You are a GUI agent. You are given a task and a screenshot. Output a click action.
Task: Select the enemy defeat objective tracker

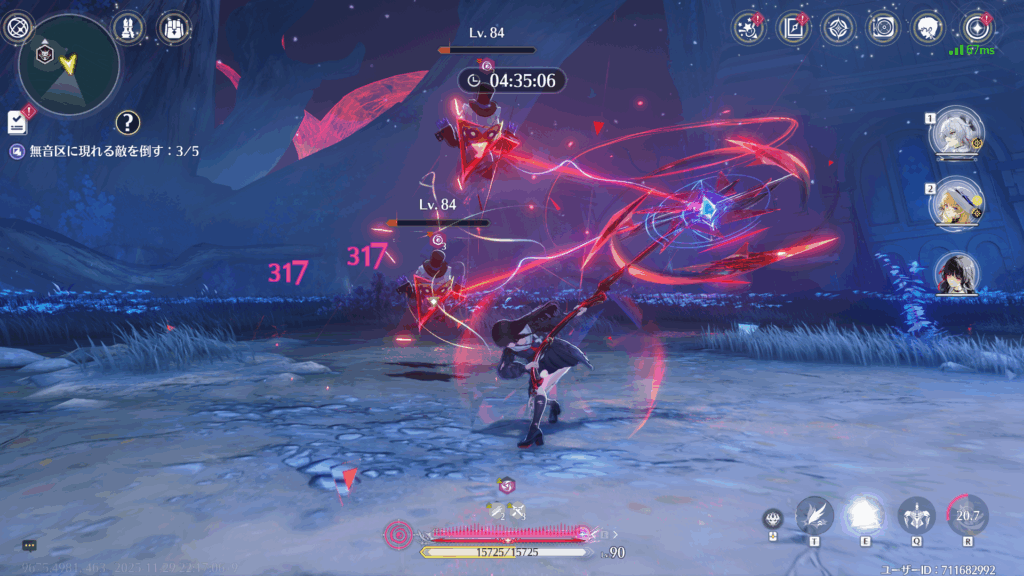tap(111, 151)
